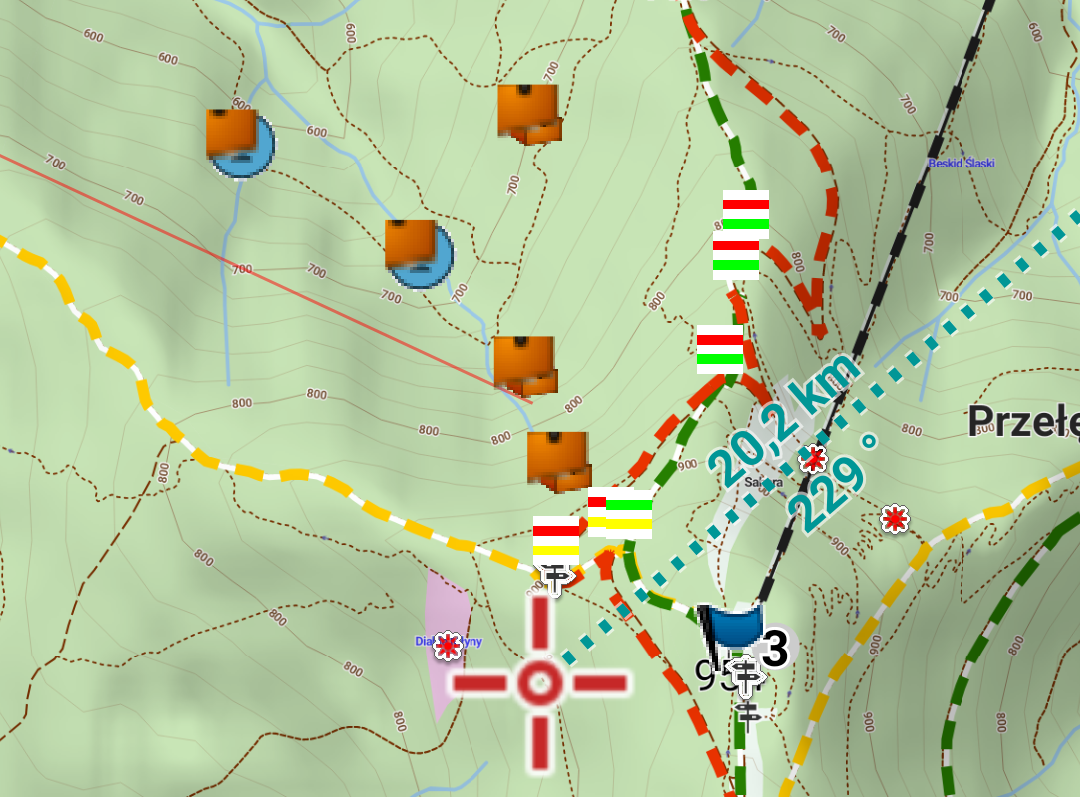
Task: Tap the green-and-yellow striped trail marker
Action: (x=629, y=515)
